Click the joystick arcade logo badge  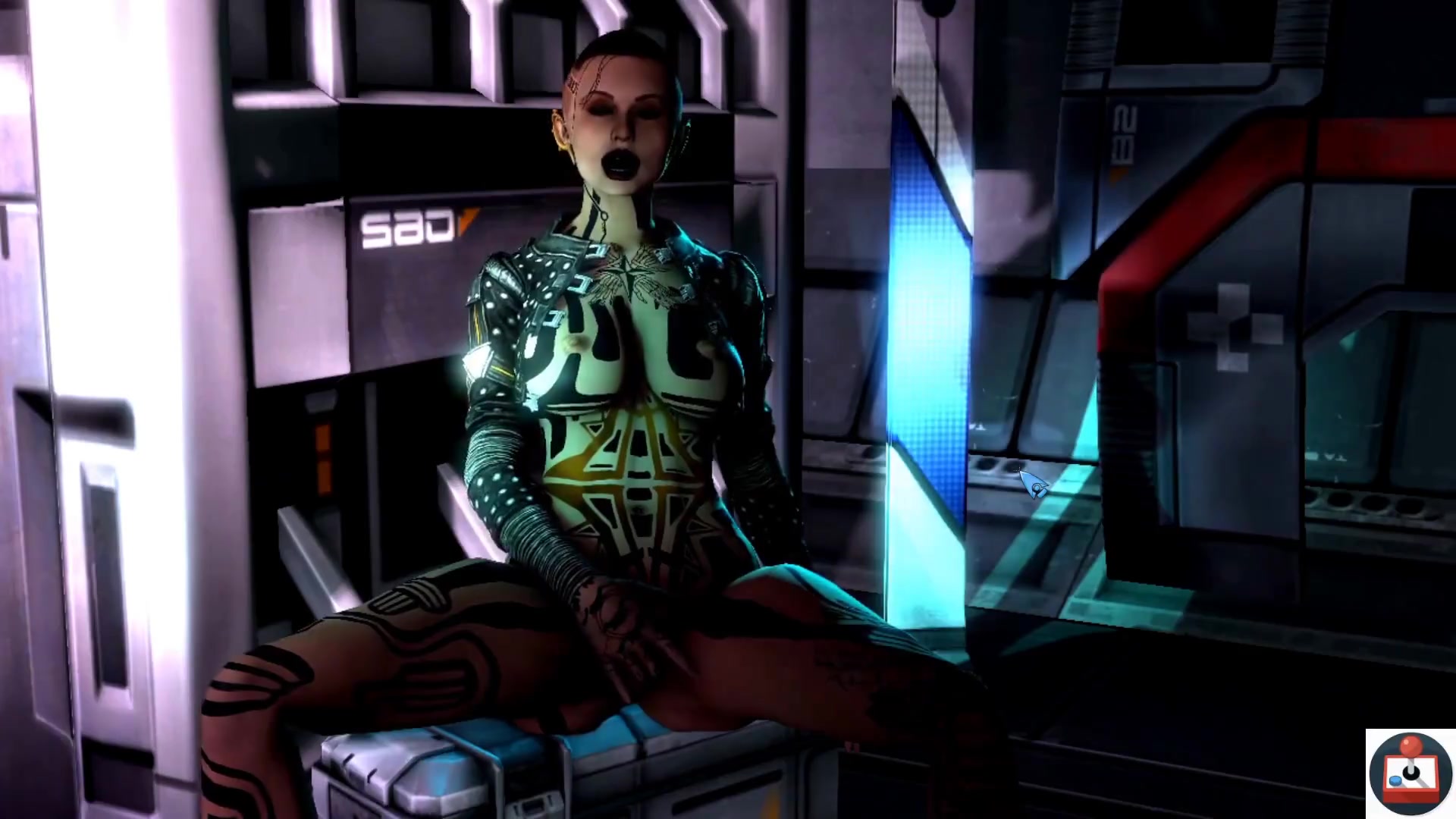(x=1410, y=773)
